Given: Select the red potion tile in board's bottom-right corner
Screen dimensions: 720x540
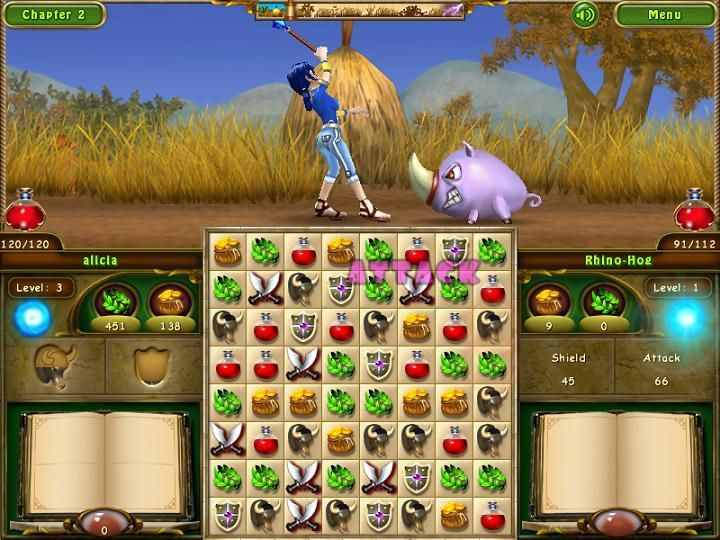Looking at the screenshot, I should [x=491, y=515].
